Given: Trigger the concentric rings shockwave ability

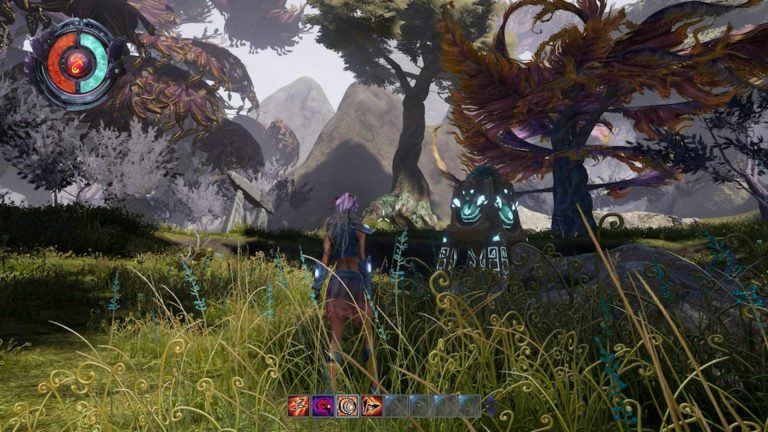Looking at the screenshot, I should (x=347, y=405).
